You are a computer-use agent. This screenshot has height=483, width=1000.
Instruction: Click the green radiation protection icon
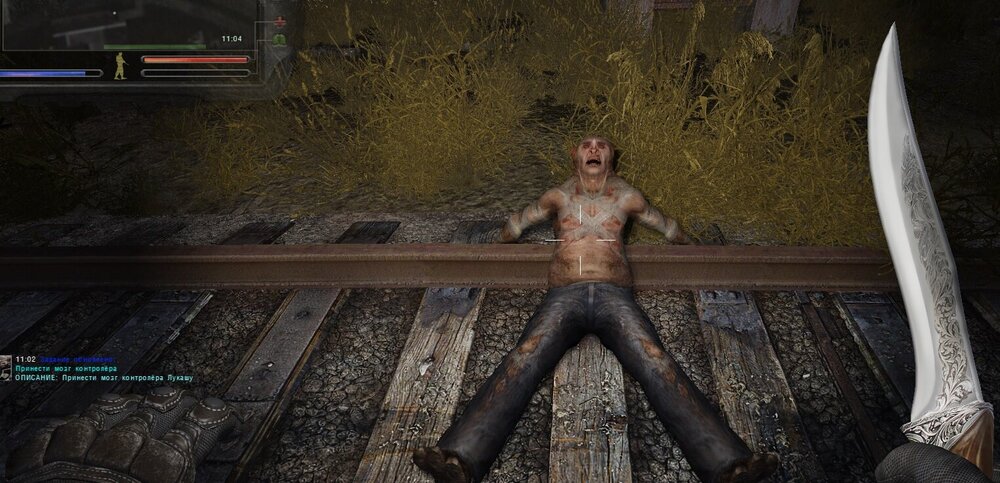click(279, 39)
